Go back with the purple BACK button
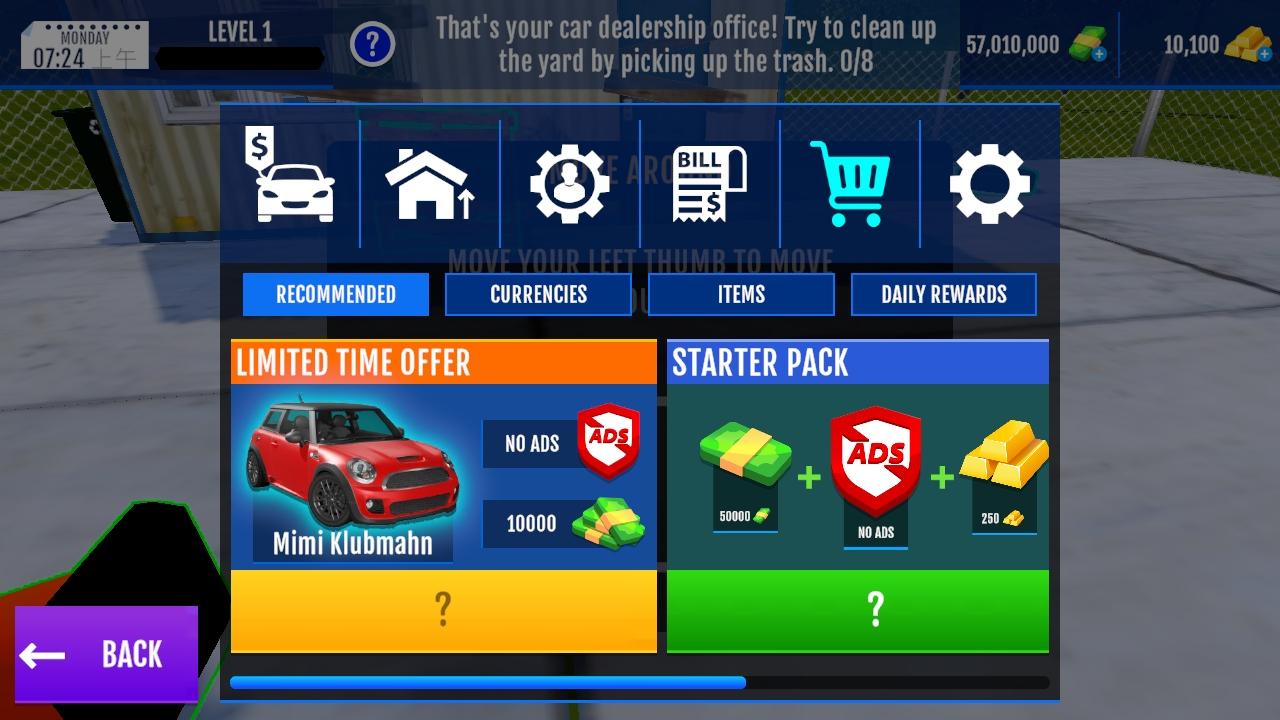Screen dimensions: 1280x720 click(106, 654)
